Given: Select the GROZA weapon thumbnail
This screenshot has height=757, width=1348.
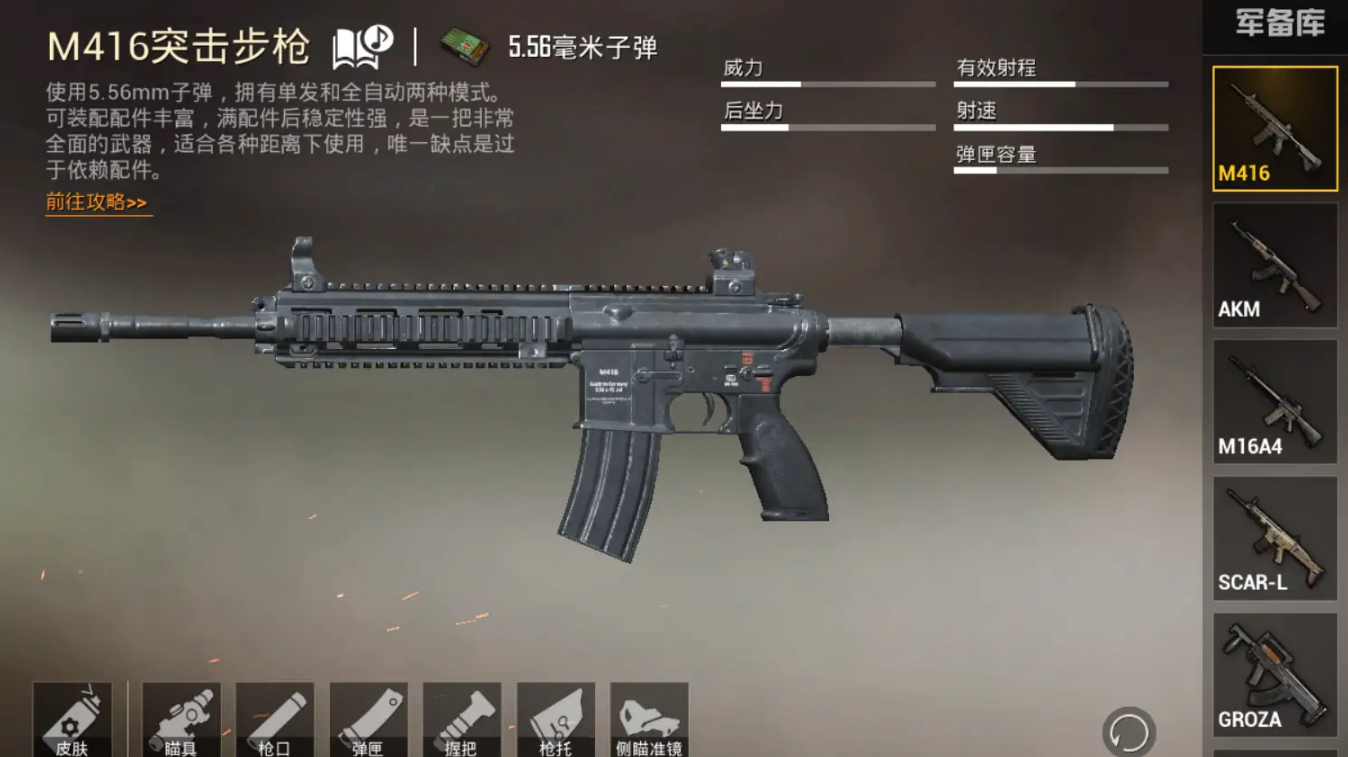Looking at the screenshot, I should coord(1273,675).
